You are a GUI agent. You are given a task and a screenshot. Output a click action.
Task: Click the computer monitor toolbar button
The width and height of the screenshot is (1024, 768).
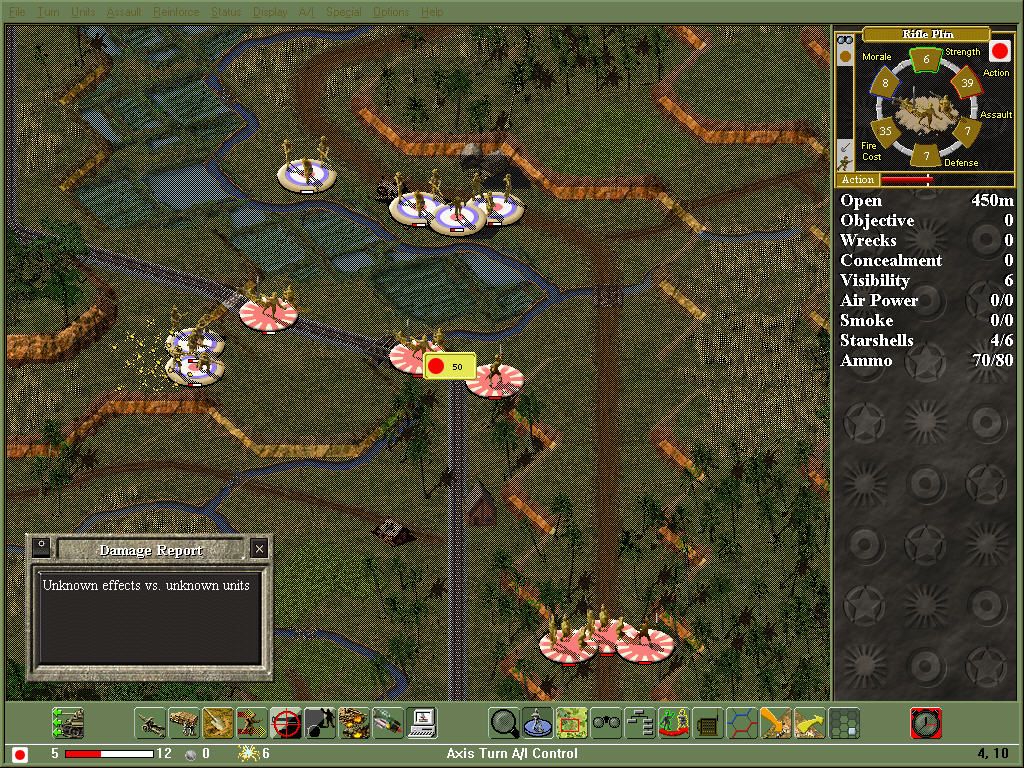(x=422, y=722)
